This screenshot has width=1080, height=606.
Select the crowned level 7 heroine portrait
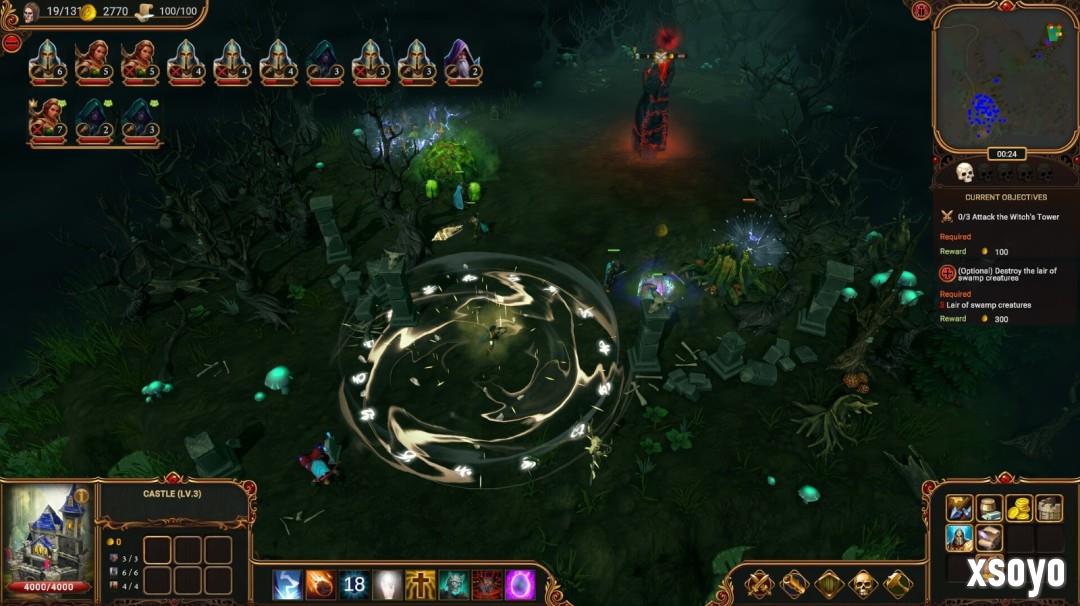coord(47,120)
